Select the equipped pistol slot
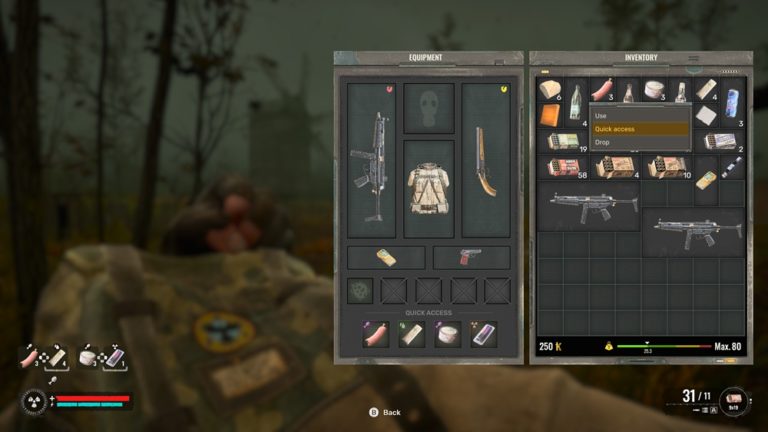The image size is (768, 432). click(471, 257)
